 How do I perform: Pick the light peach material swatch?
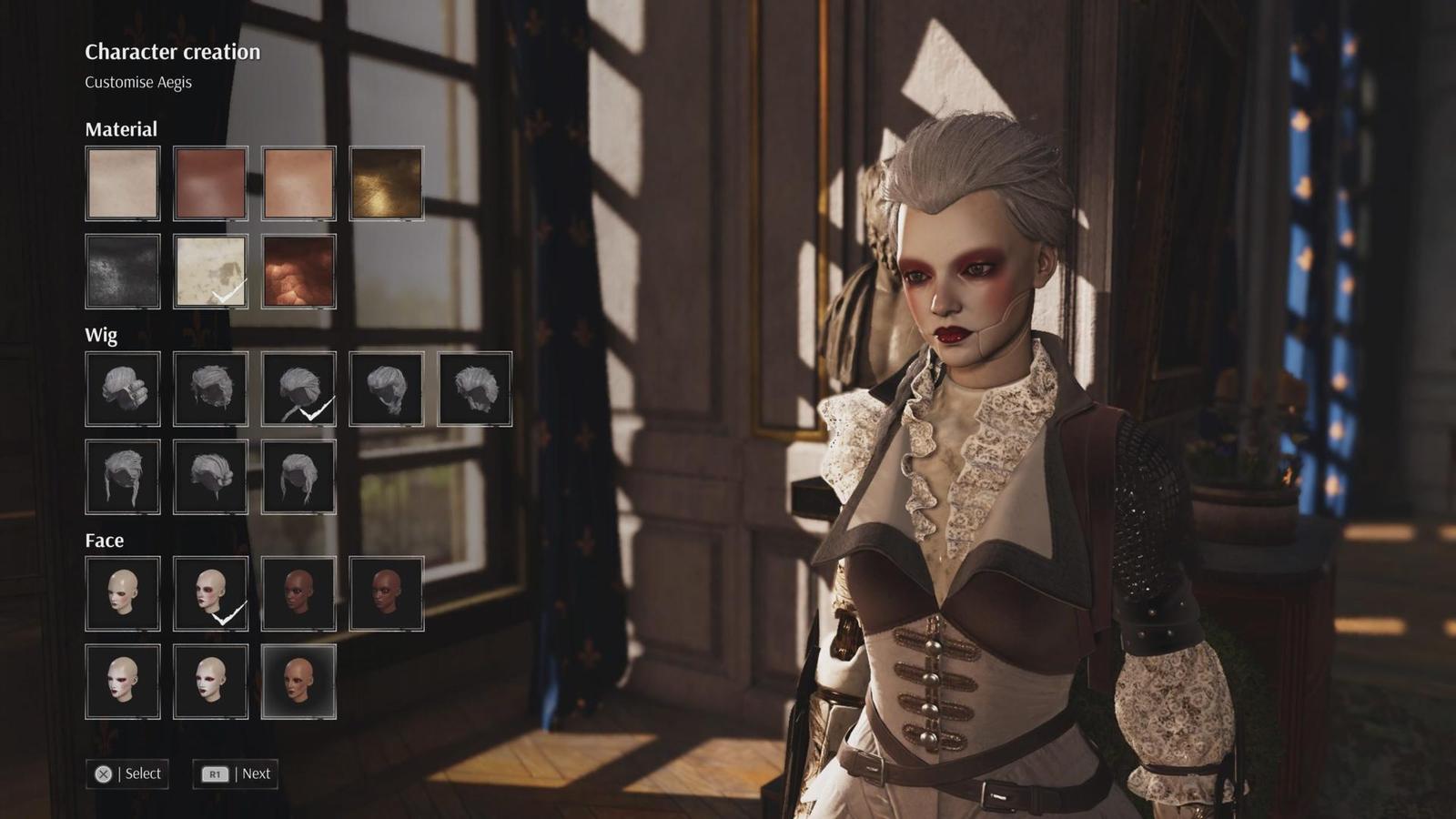298,183
